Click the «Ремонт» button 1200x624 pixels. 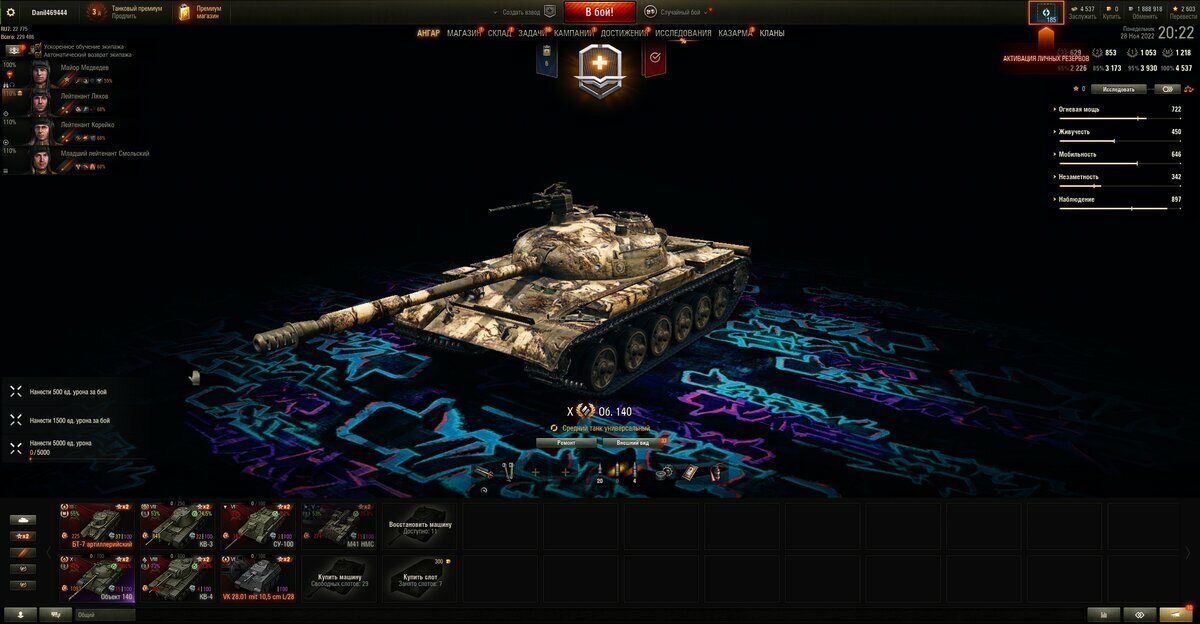click(566, 441)
